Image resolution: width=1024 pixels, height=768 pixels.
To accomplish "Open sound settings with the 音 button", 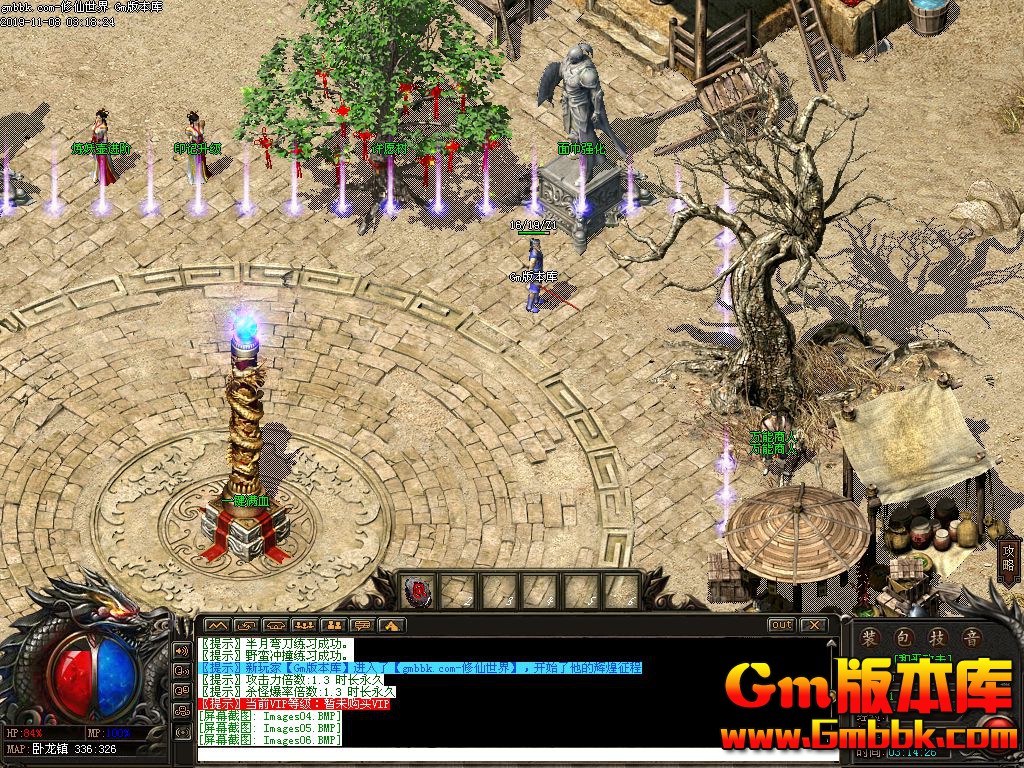I will pos(970,638).
